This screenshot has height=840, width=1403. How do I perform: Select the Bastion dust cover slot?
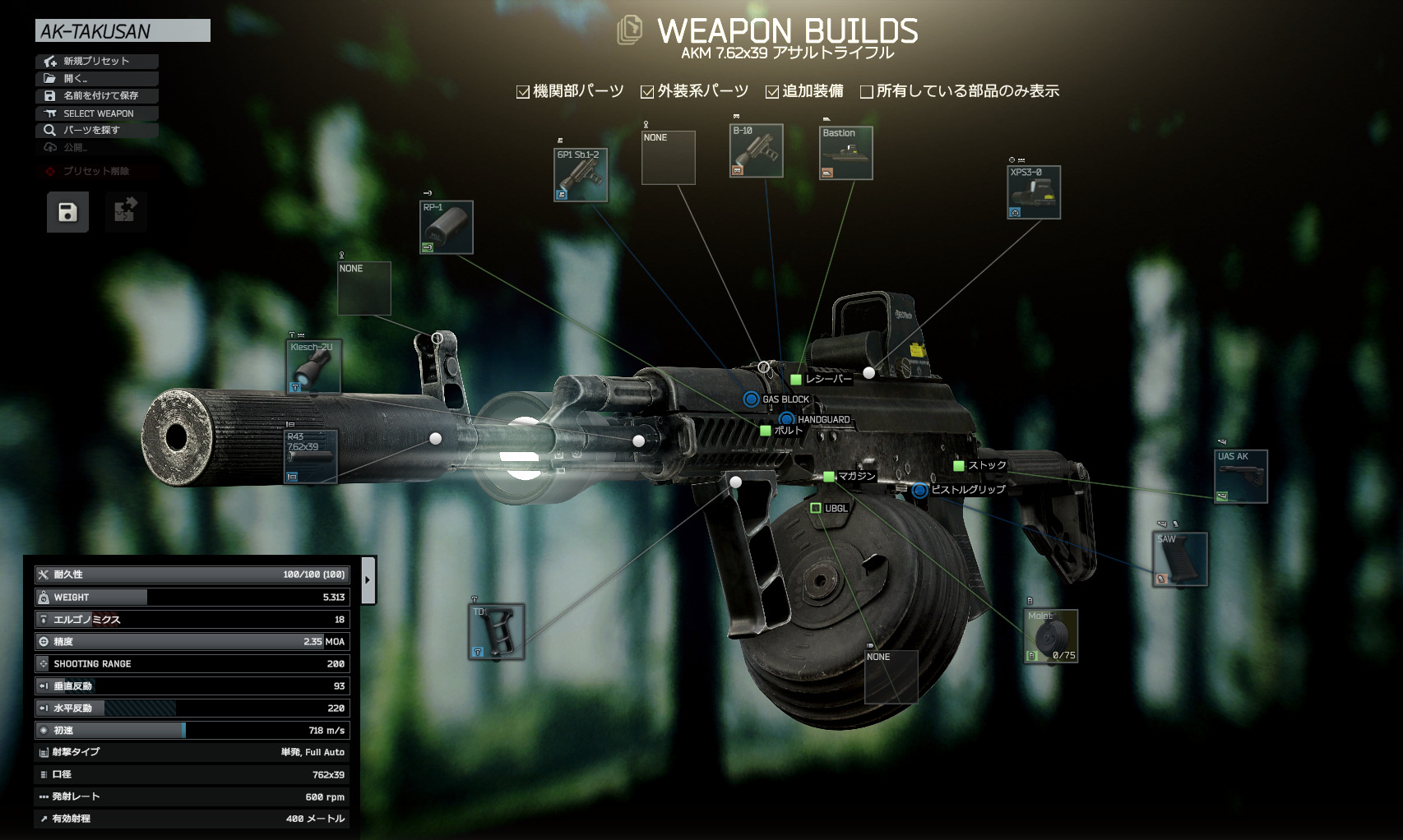[x=845, y=153]
